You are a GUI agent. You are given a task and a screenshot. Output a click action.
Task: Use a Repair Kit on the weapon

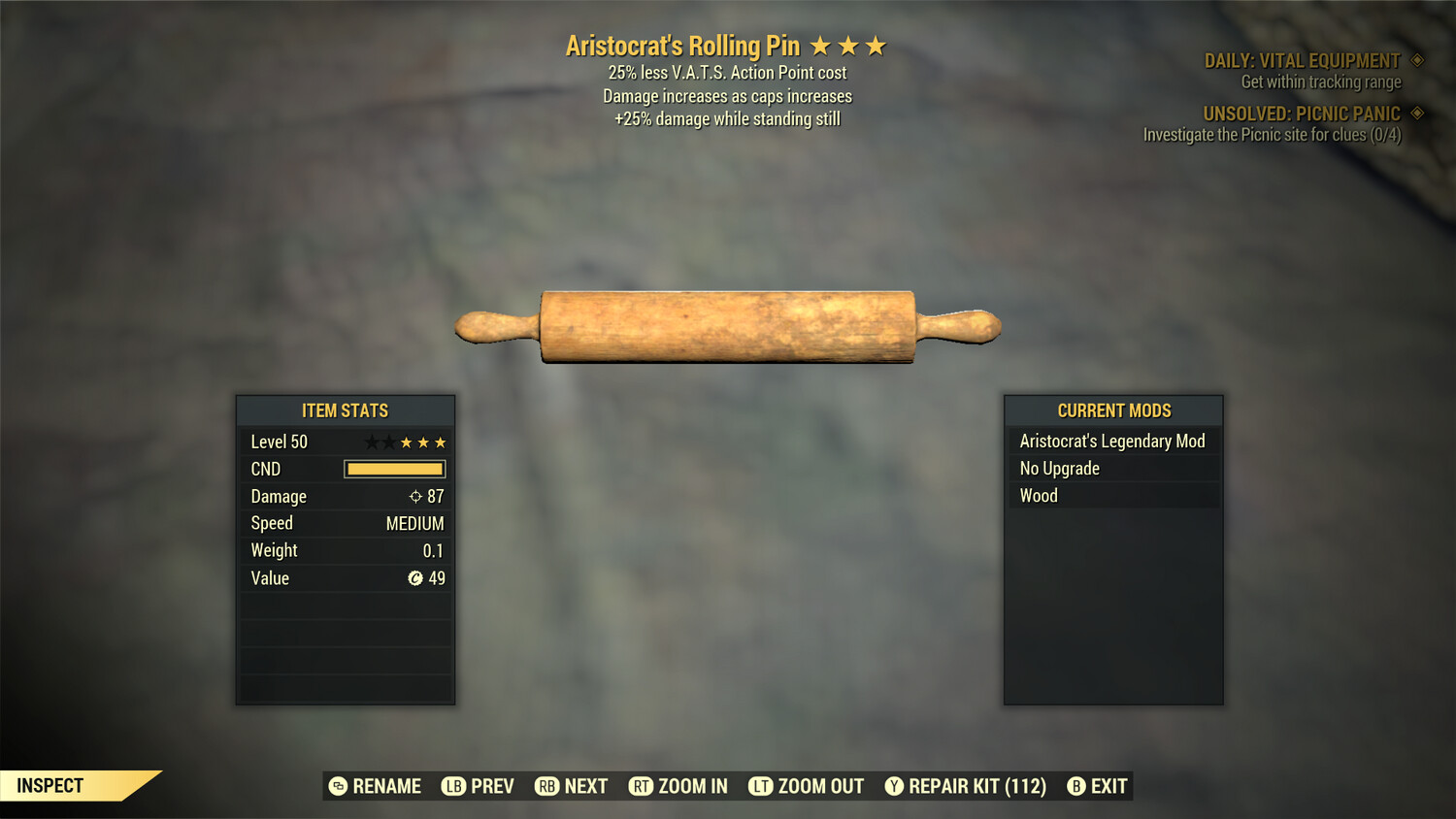[965, 786]
